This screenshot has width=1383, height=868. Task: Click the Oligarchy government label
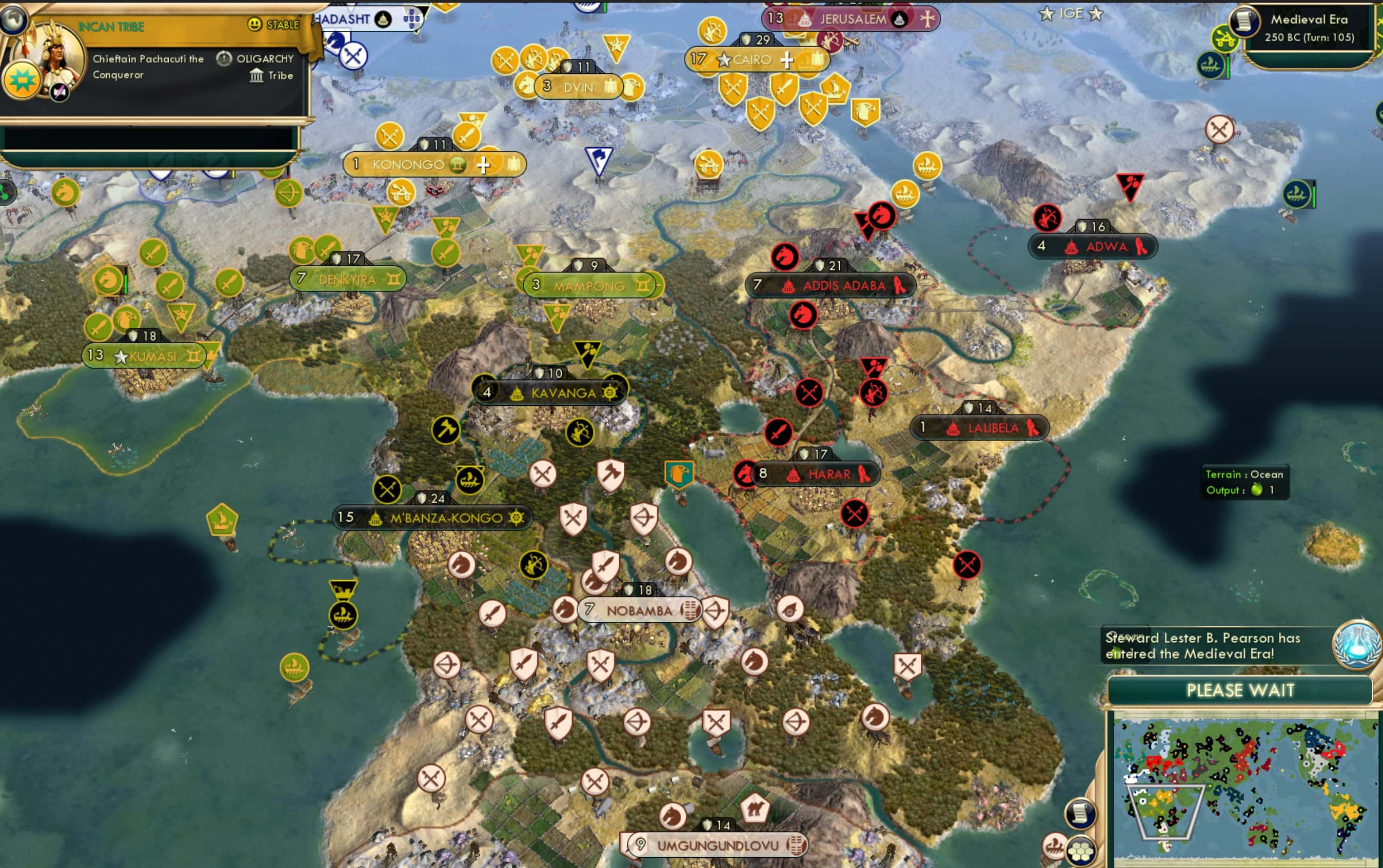click(265, 58)
